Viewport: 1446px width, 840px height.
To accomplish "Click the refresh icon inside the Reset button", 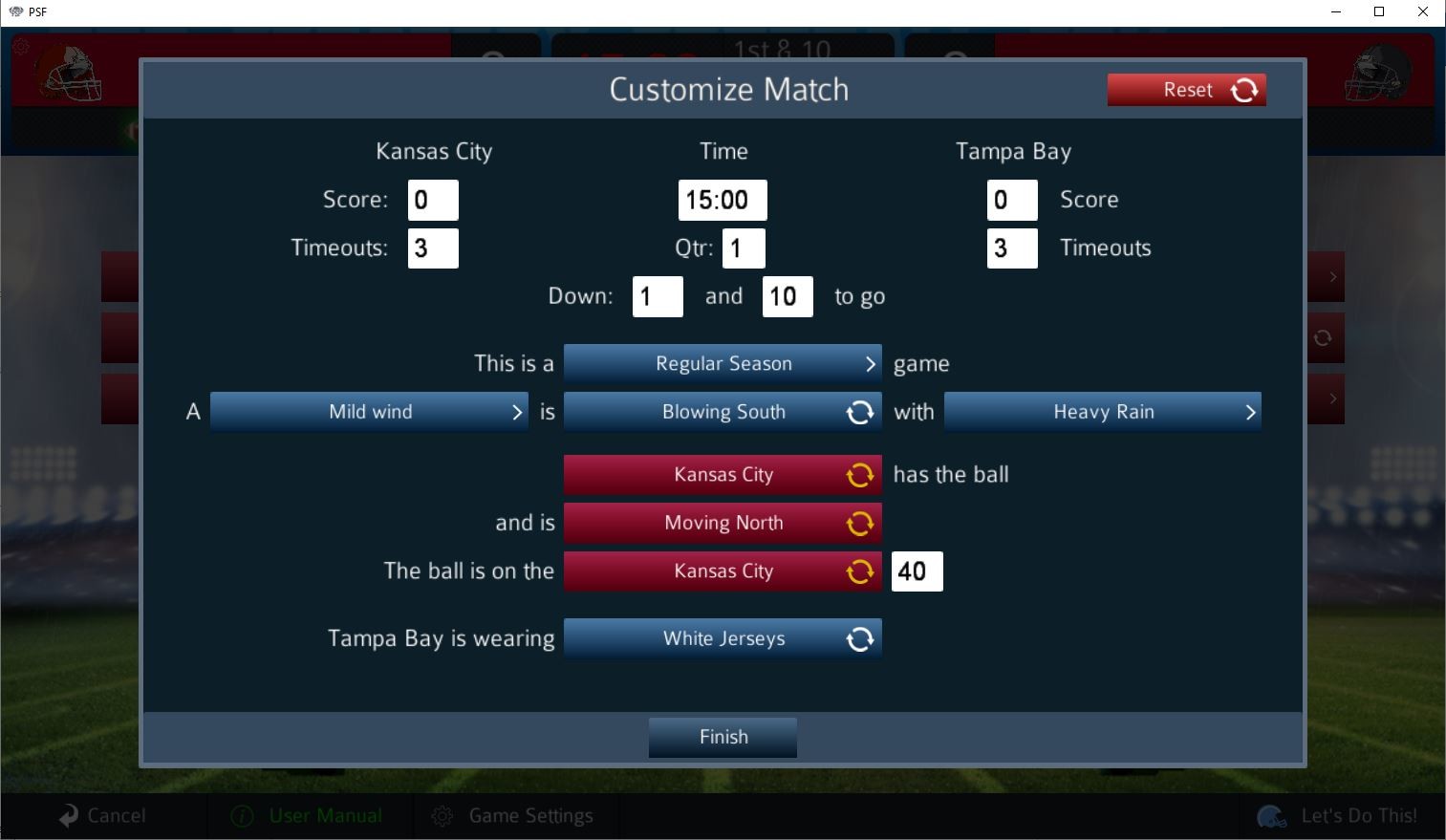I will coord(1243,89).
